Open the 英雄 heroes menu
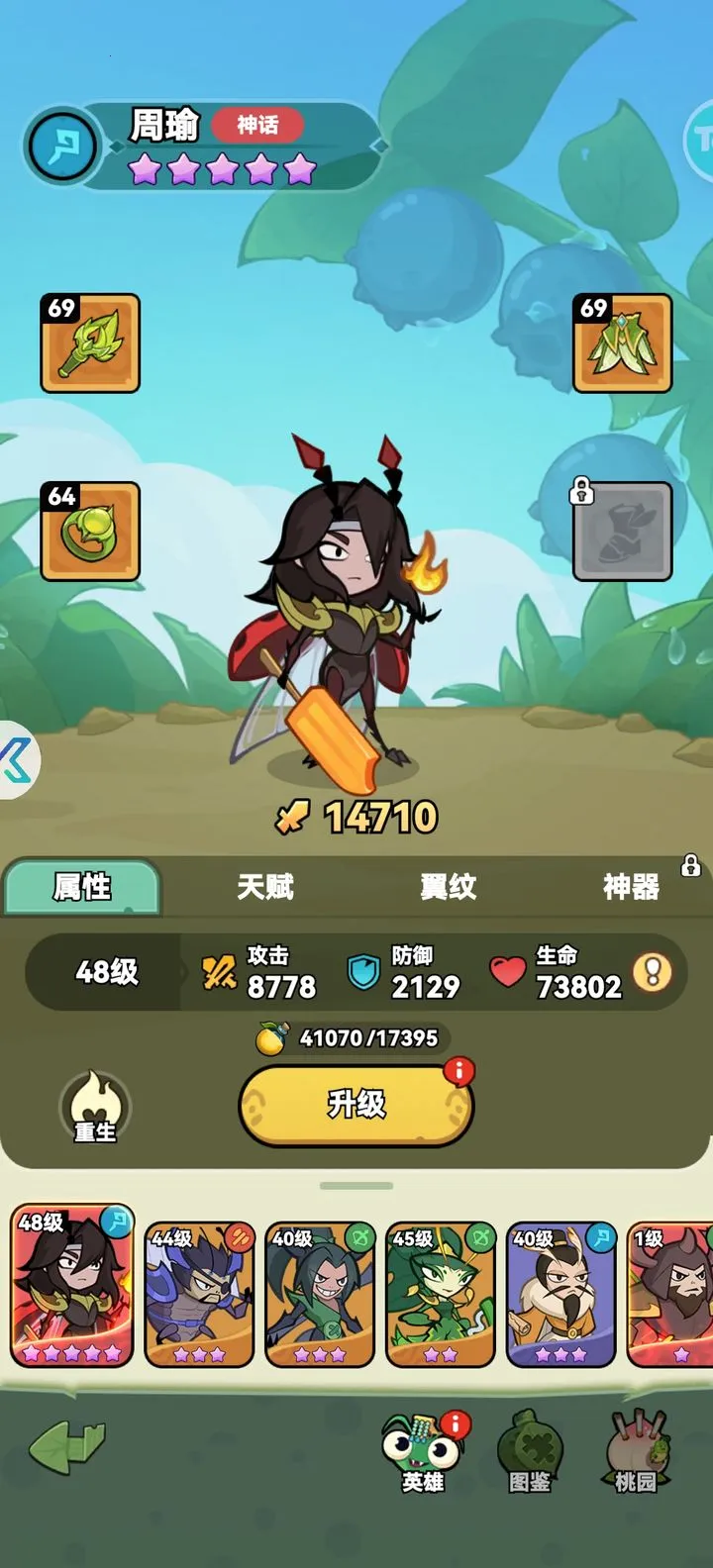 [x=424, y=1453]
